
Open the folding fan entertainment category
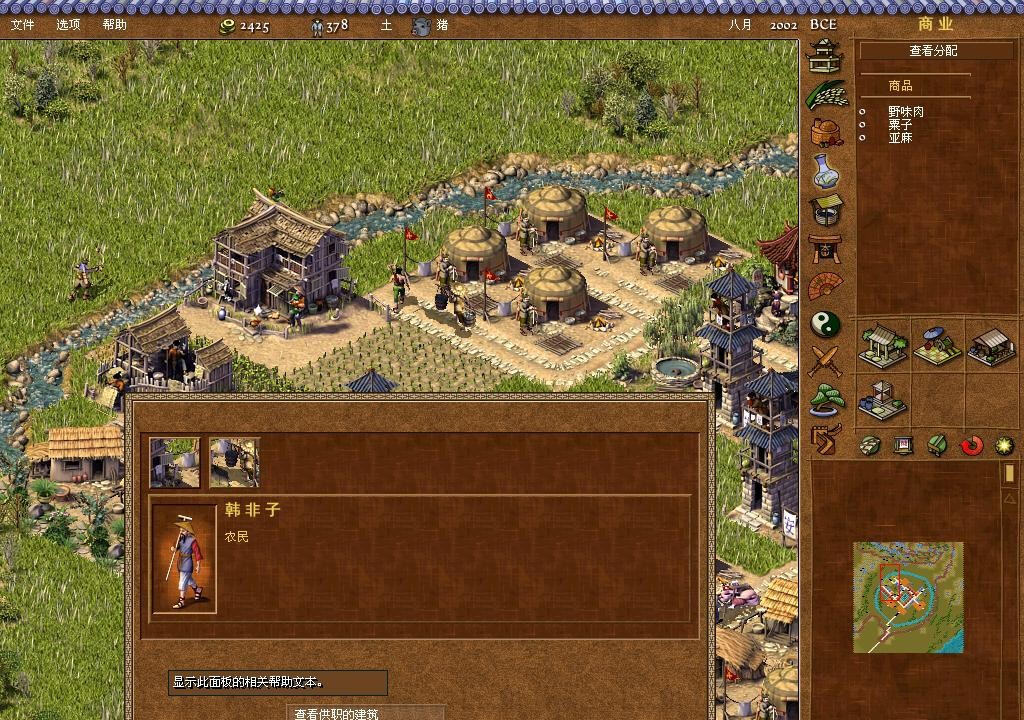coord(826,287)
